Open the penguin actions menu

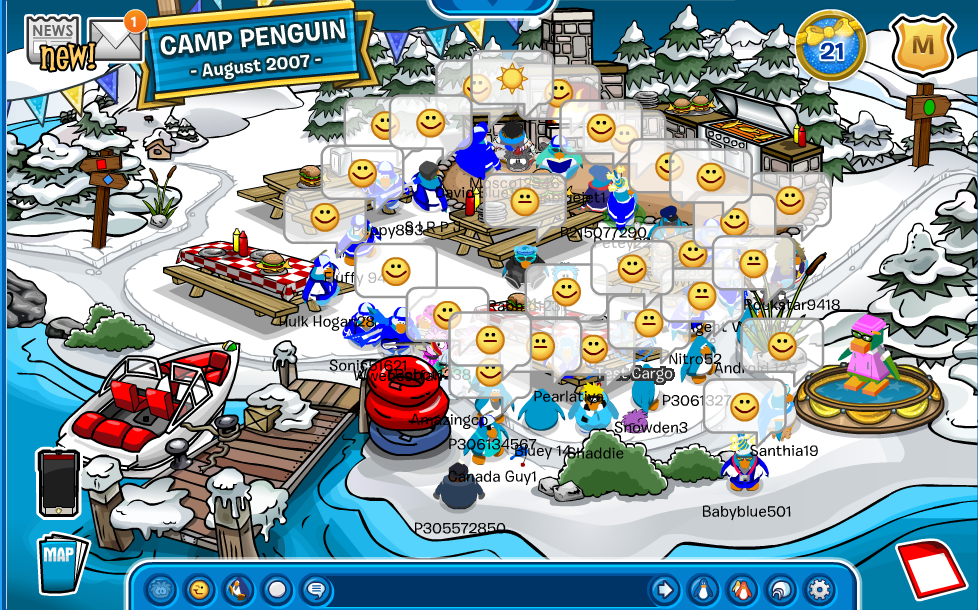pyautogui.click(x=239, y=588)
